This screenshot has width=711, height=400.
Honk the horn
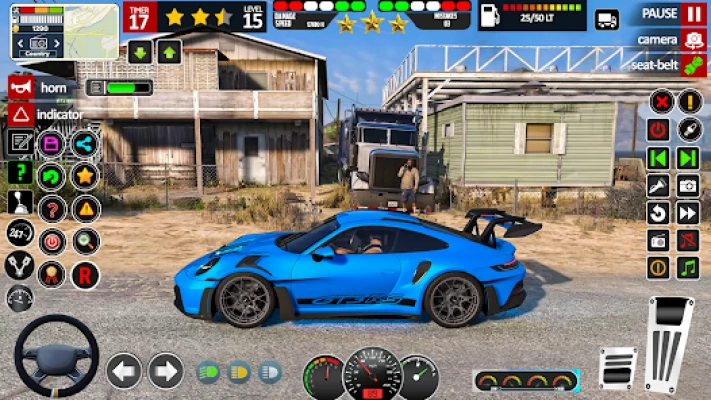click(19, 87)
